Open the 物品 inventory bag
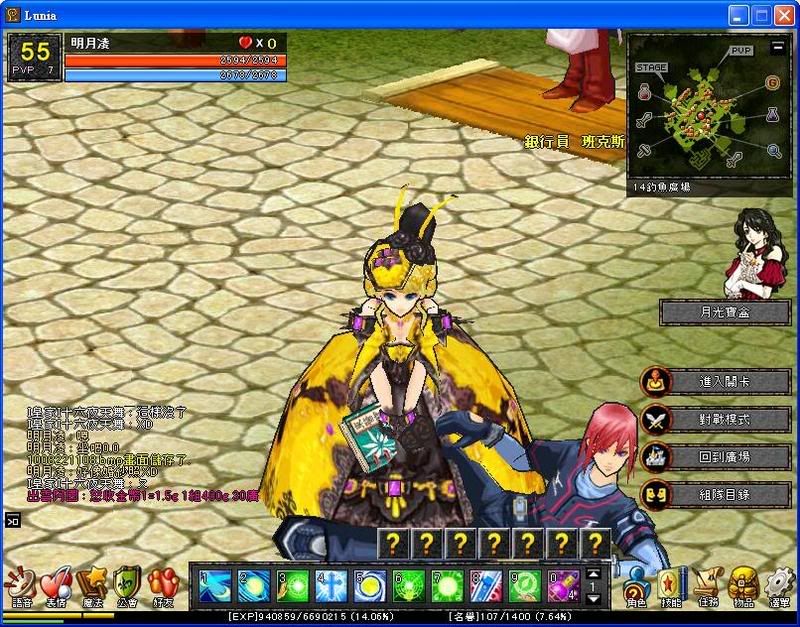800x627 pixels. pos(742,586)
